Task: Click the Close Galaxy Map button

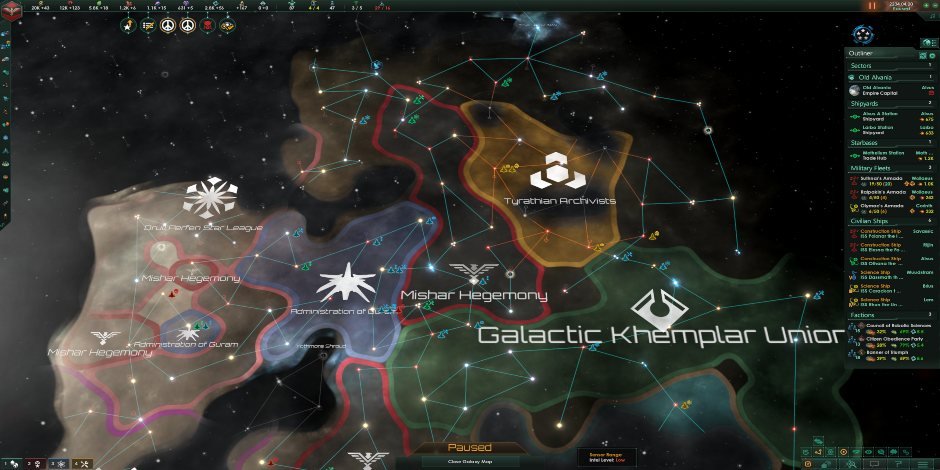Action: click(x=469, y=461)
